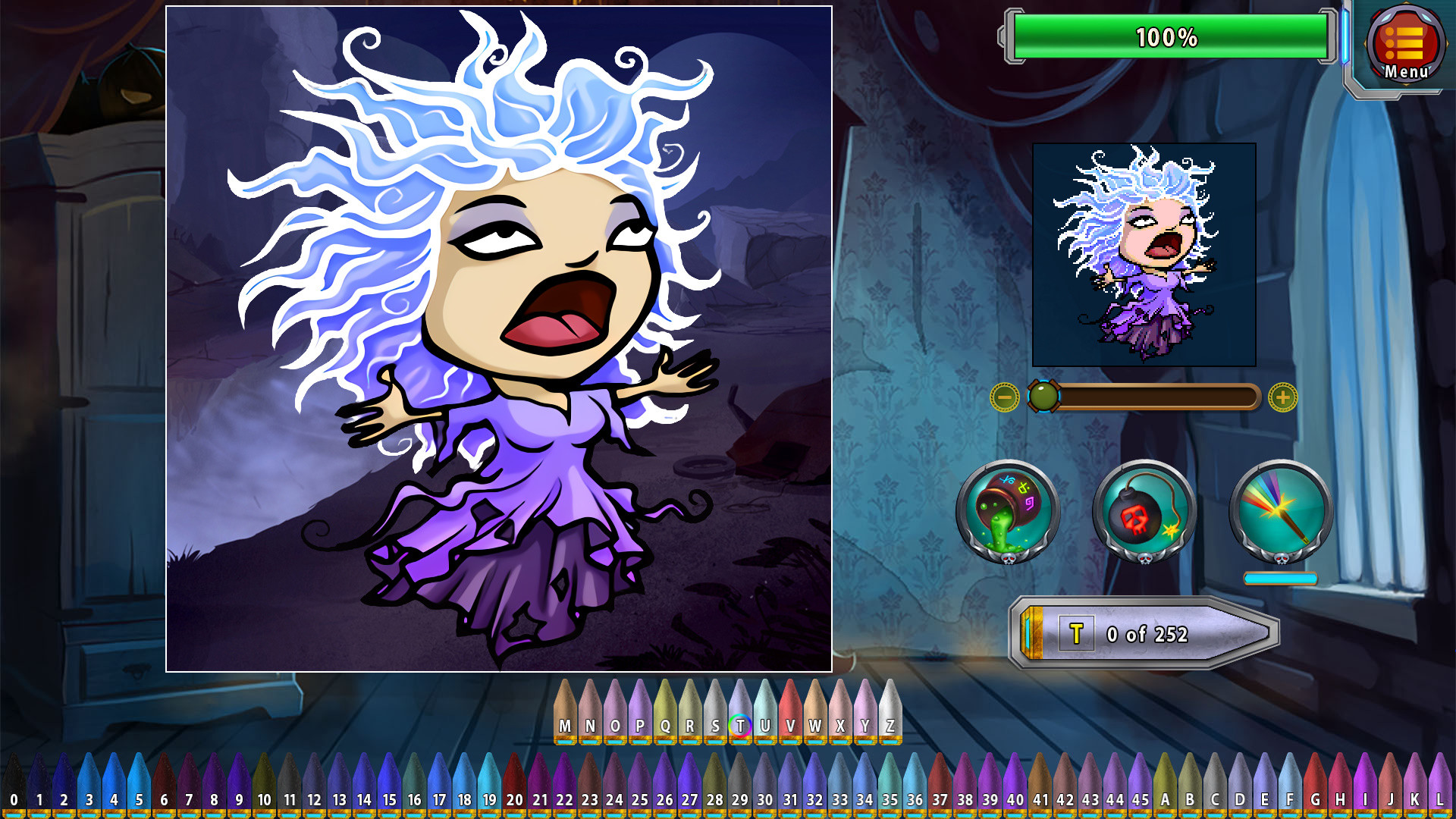The image size is (1456, 819).
Task: Zoom out using the minus button
Action: pos(1005,396)
